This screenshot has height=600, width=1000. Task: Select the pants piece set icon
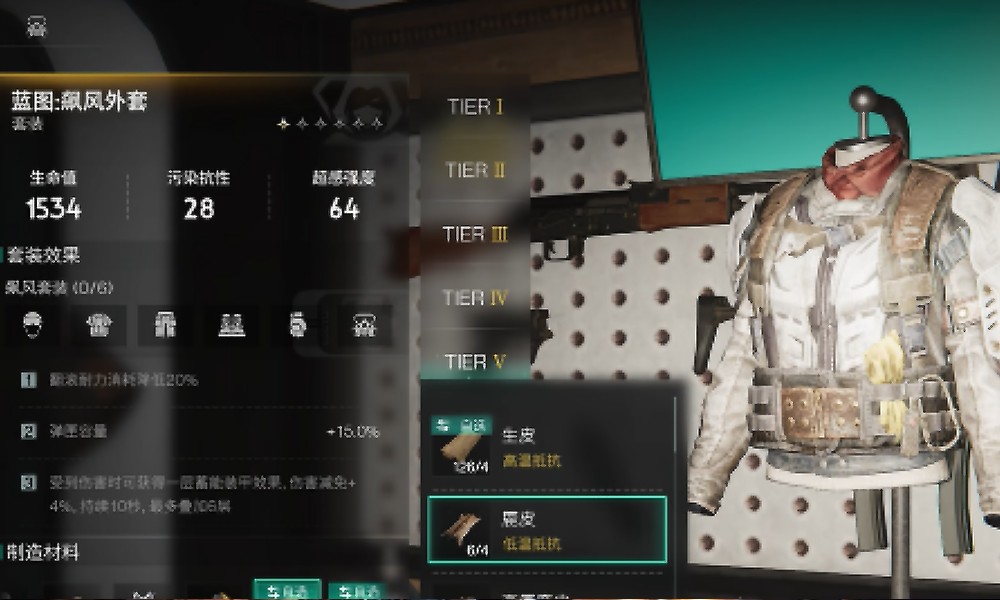pos(165,324)
